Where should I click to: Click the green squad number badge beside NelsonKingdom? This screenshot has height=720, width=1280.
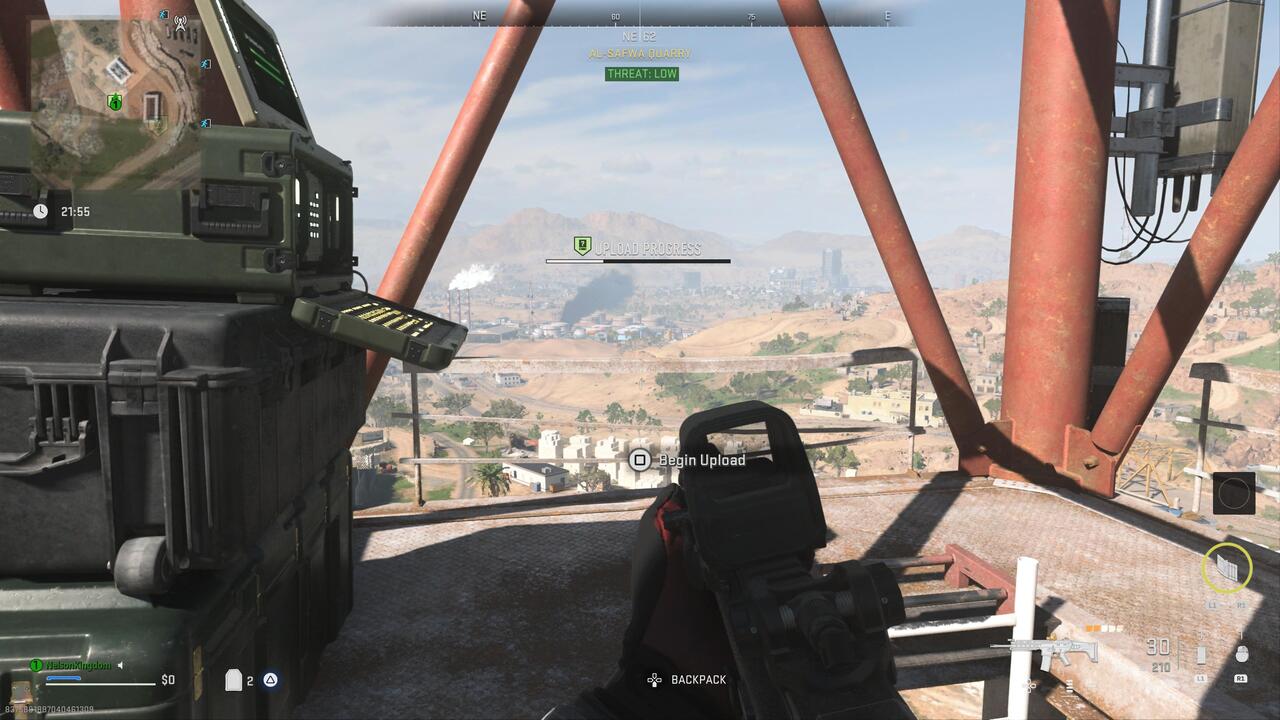click(36, 666)
